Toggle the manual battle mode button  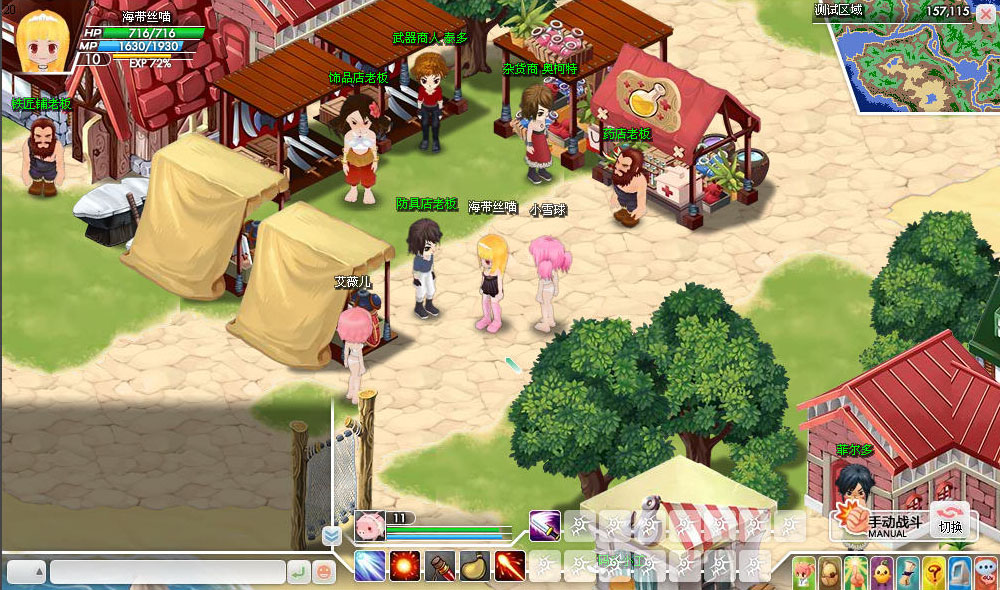tap(874, 520)
